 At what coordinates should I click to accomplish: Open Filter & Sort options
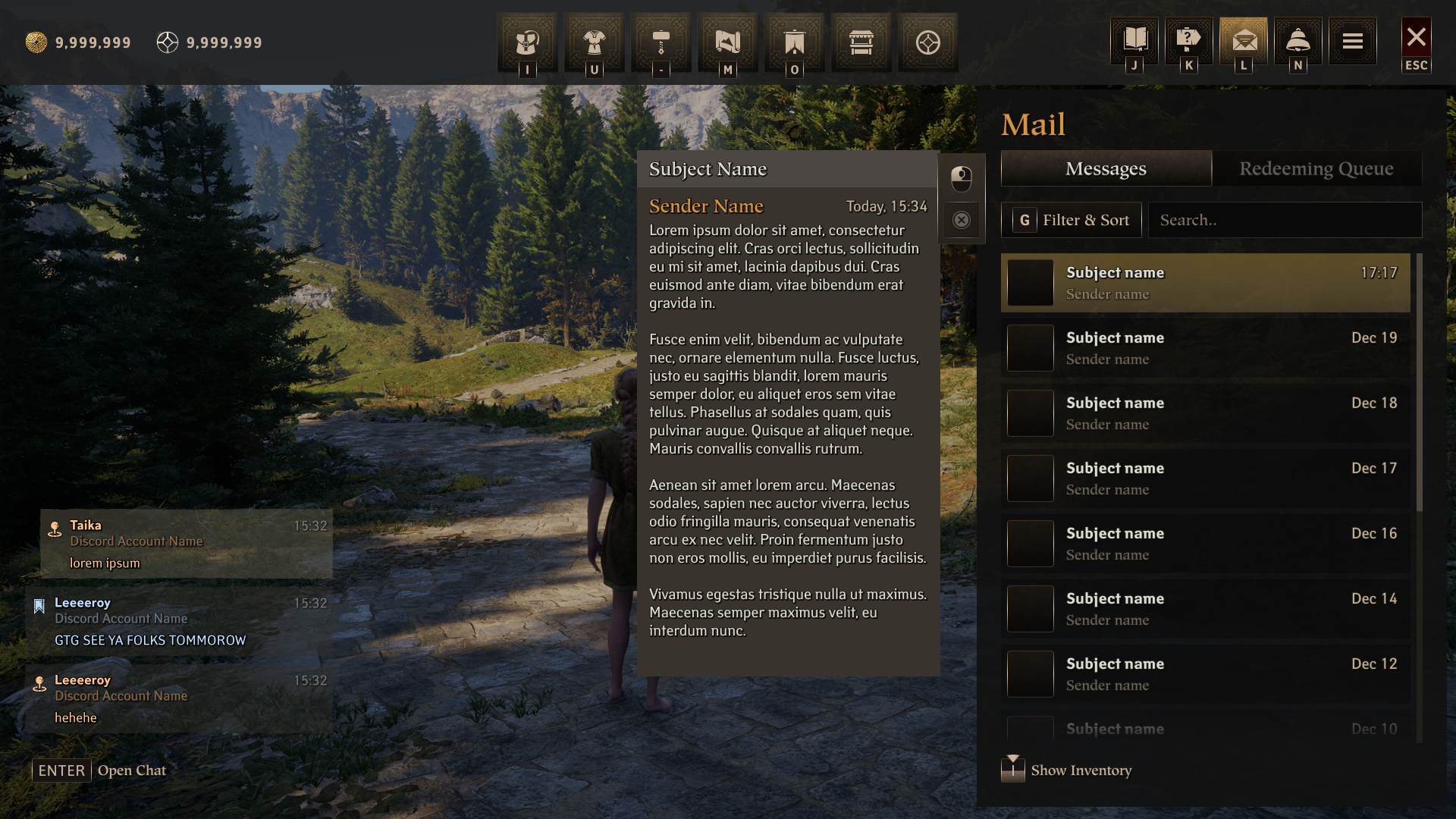pyautogui.click(x=1071, y=220)
